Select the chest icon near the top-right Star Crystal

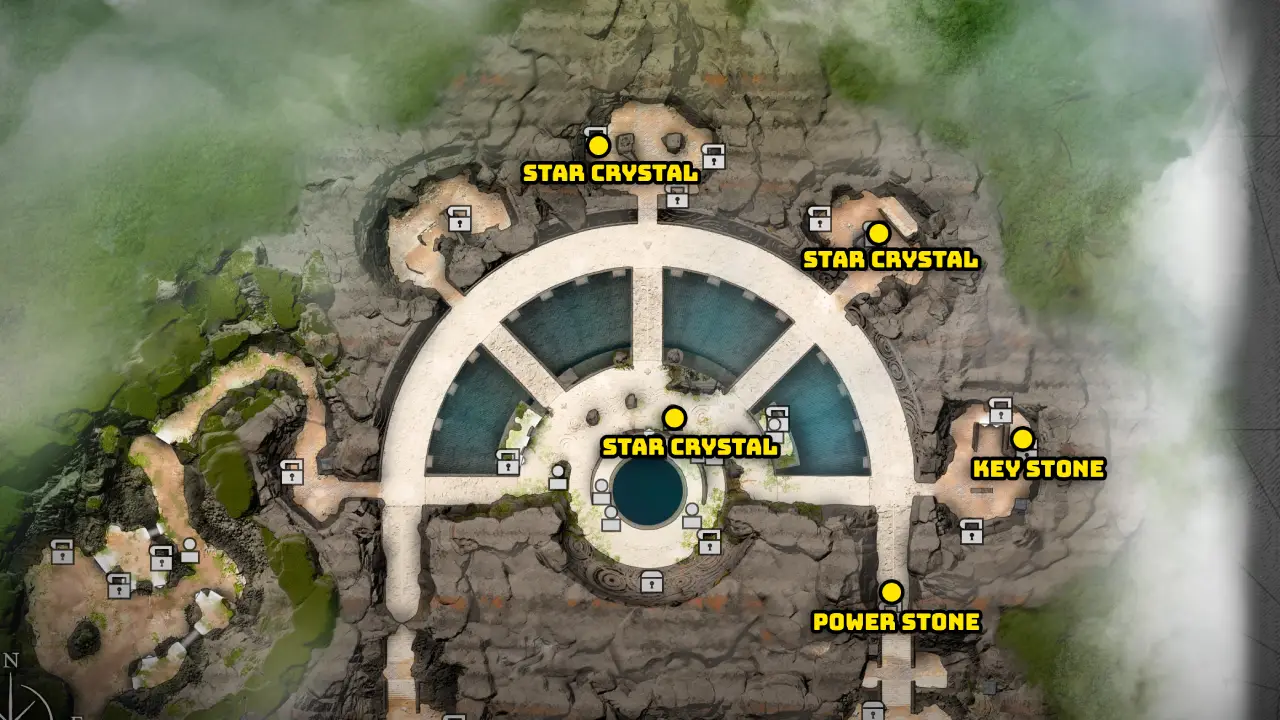[820, 218]
